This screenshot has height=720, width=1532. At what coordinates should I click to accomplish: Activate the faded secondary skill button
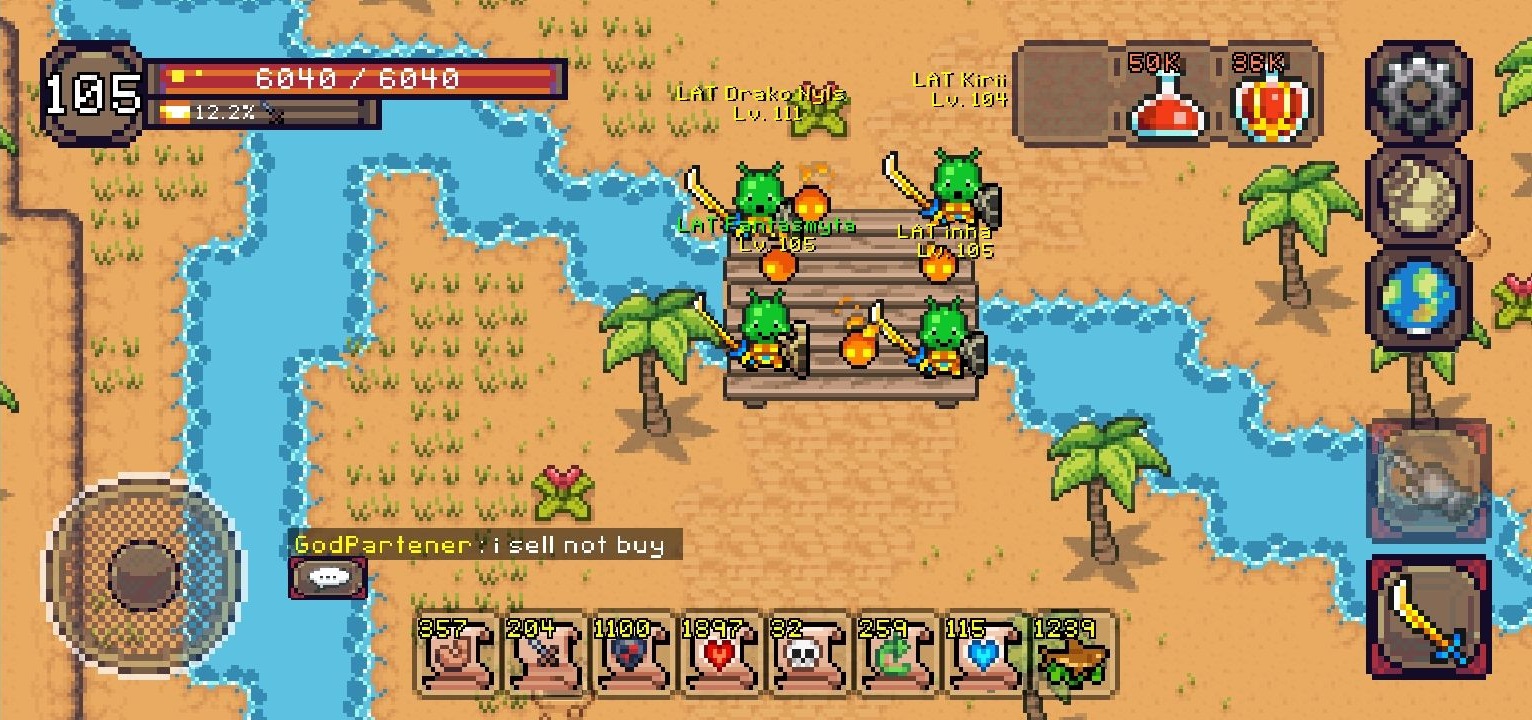(x=1428, y=482)
